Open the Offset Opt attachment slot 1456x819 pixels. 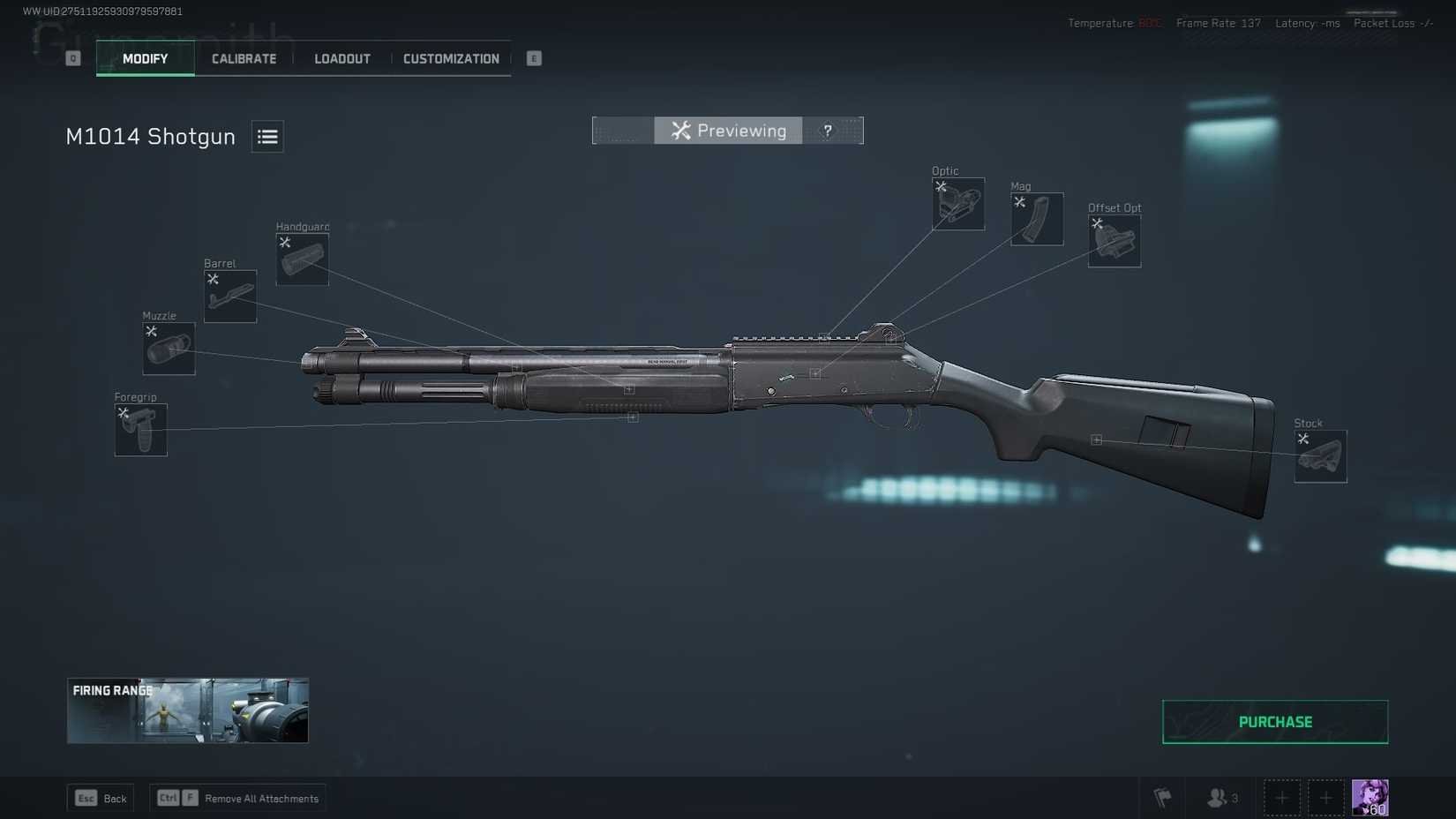click(1115, 239)
